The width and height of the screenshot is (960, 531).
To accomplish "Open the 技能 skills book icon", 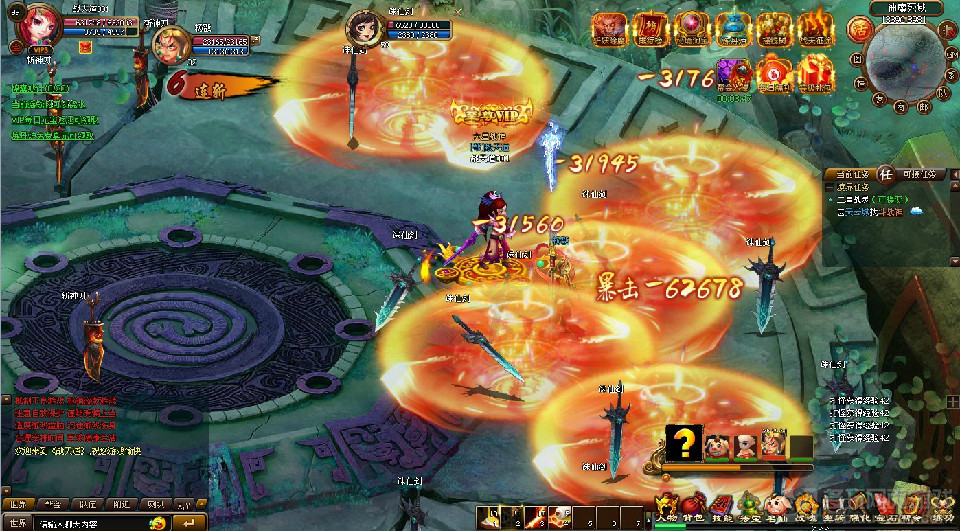I will (719, 505).
